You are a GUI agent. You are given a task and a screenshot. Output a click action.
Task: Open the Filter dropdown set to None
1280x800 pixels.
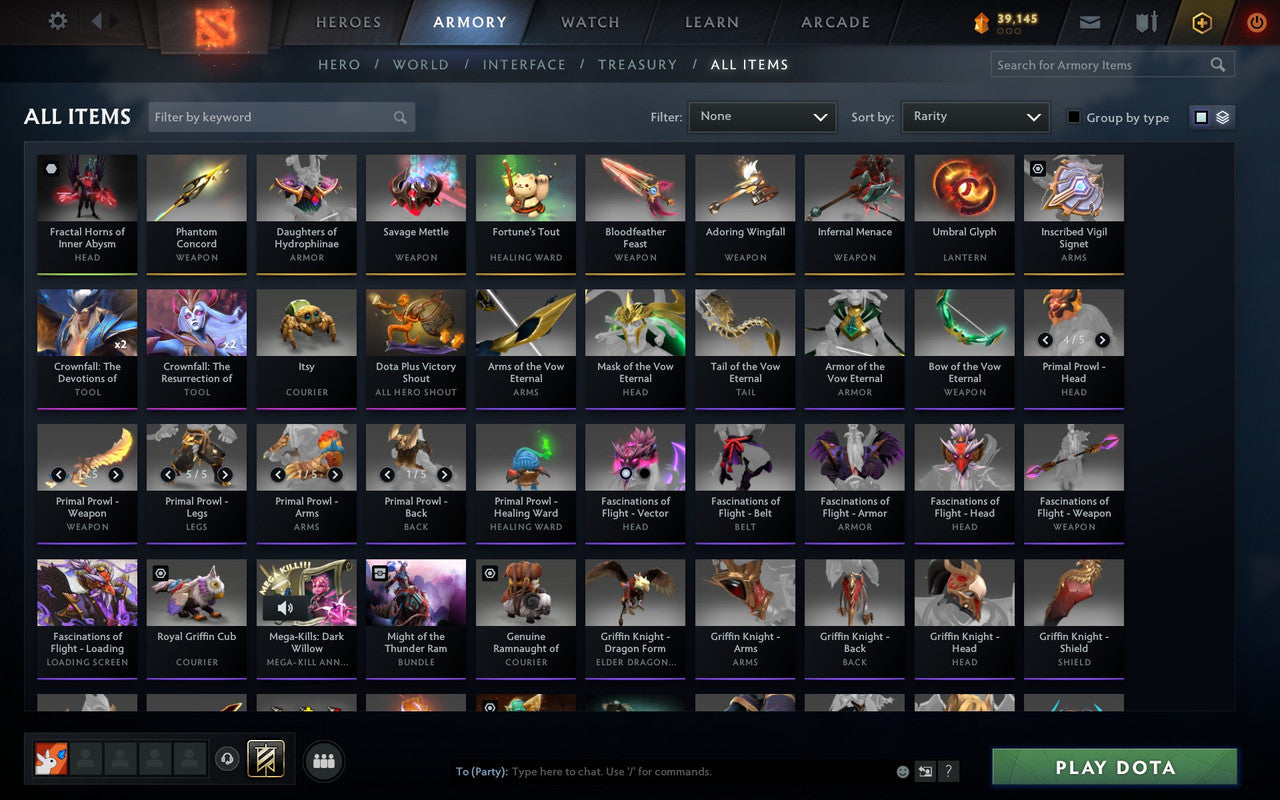point(762,116)
